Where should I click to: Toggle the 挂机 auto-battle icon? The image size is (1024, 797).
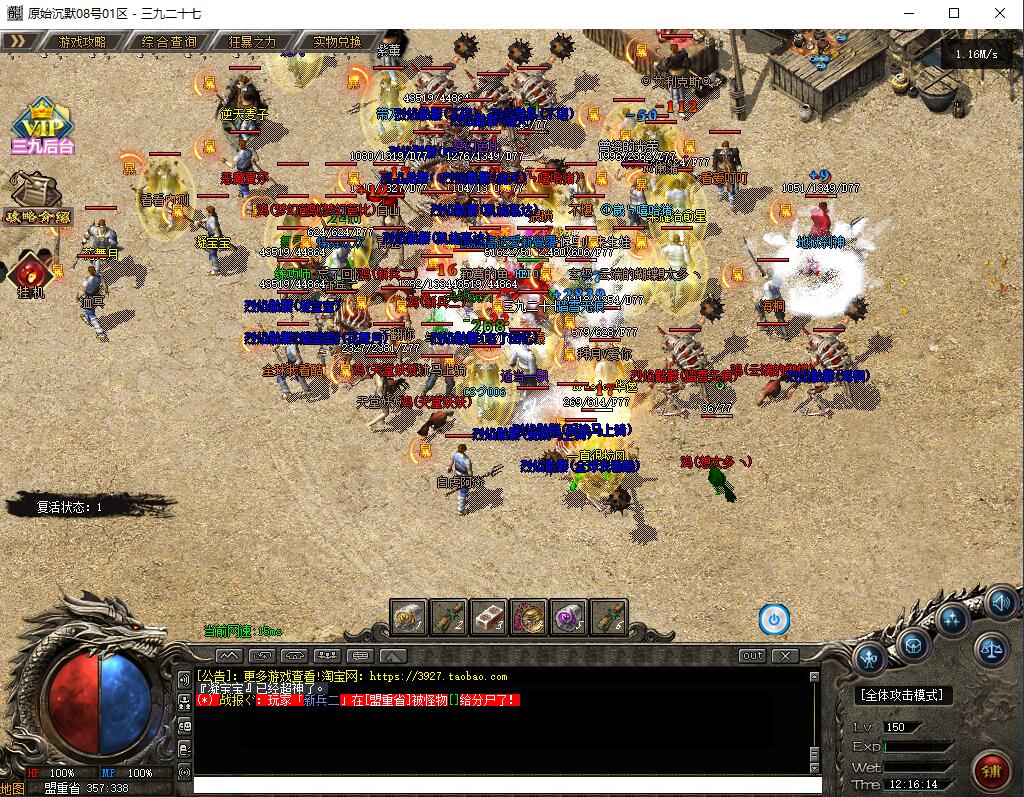29,276
